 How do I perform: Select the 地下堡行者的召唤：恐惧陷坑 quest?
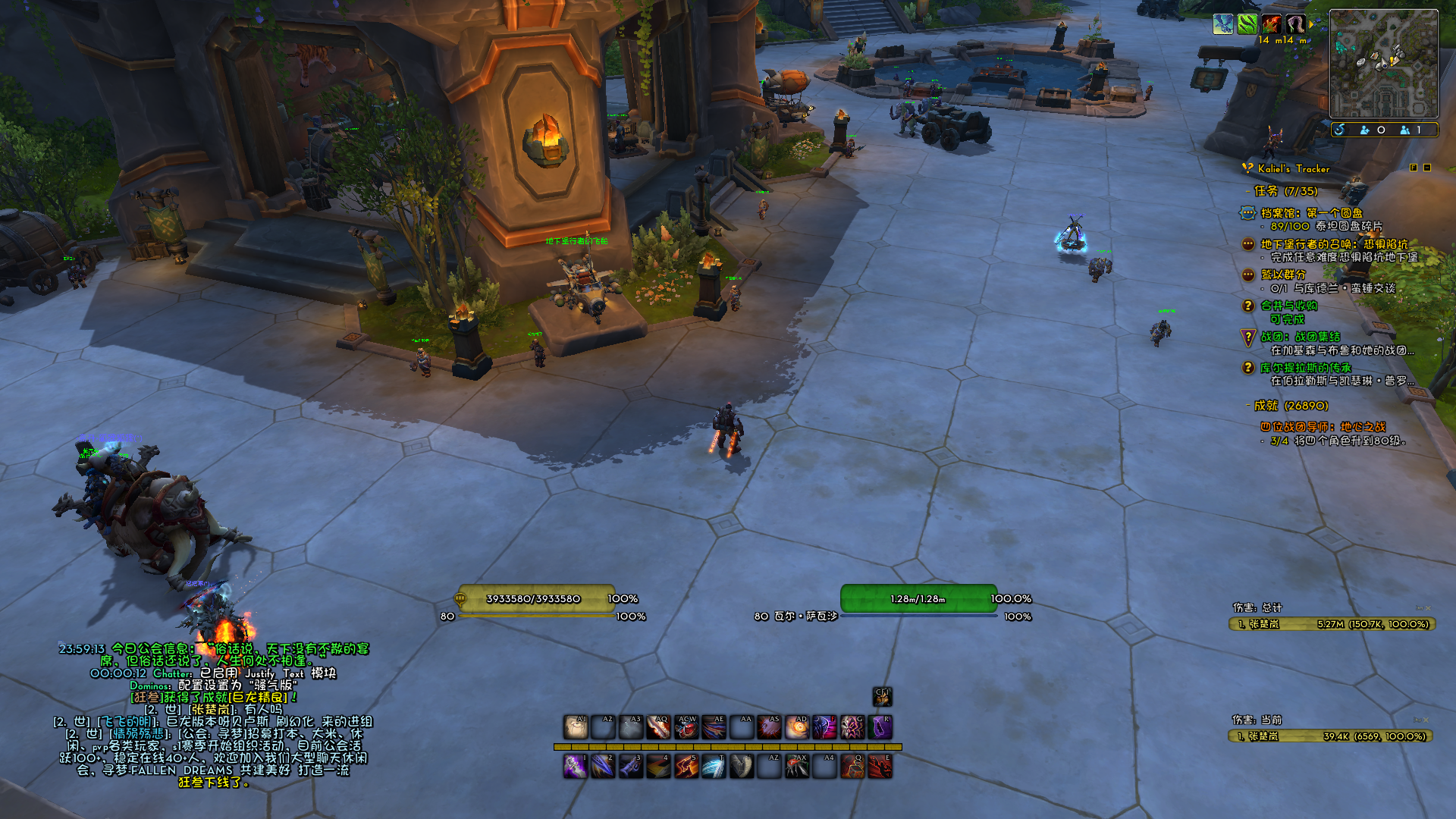click(x=1333, y=244)
